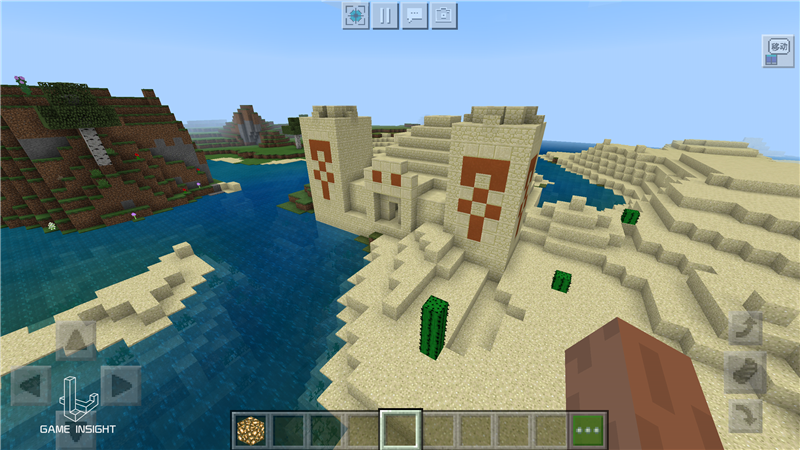Open the inventory with three-dots button
The image size is (800, 450).
(x=589, y=430)
